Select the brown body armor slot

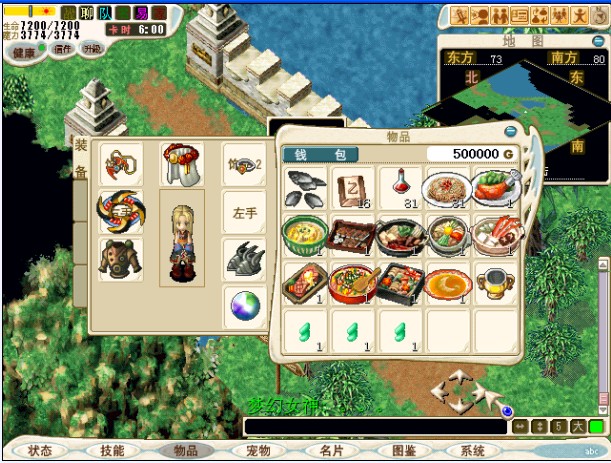point(120,258)
